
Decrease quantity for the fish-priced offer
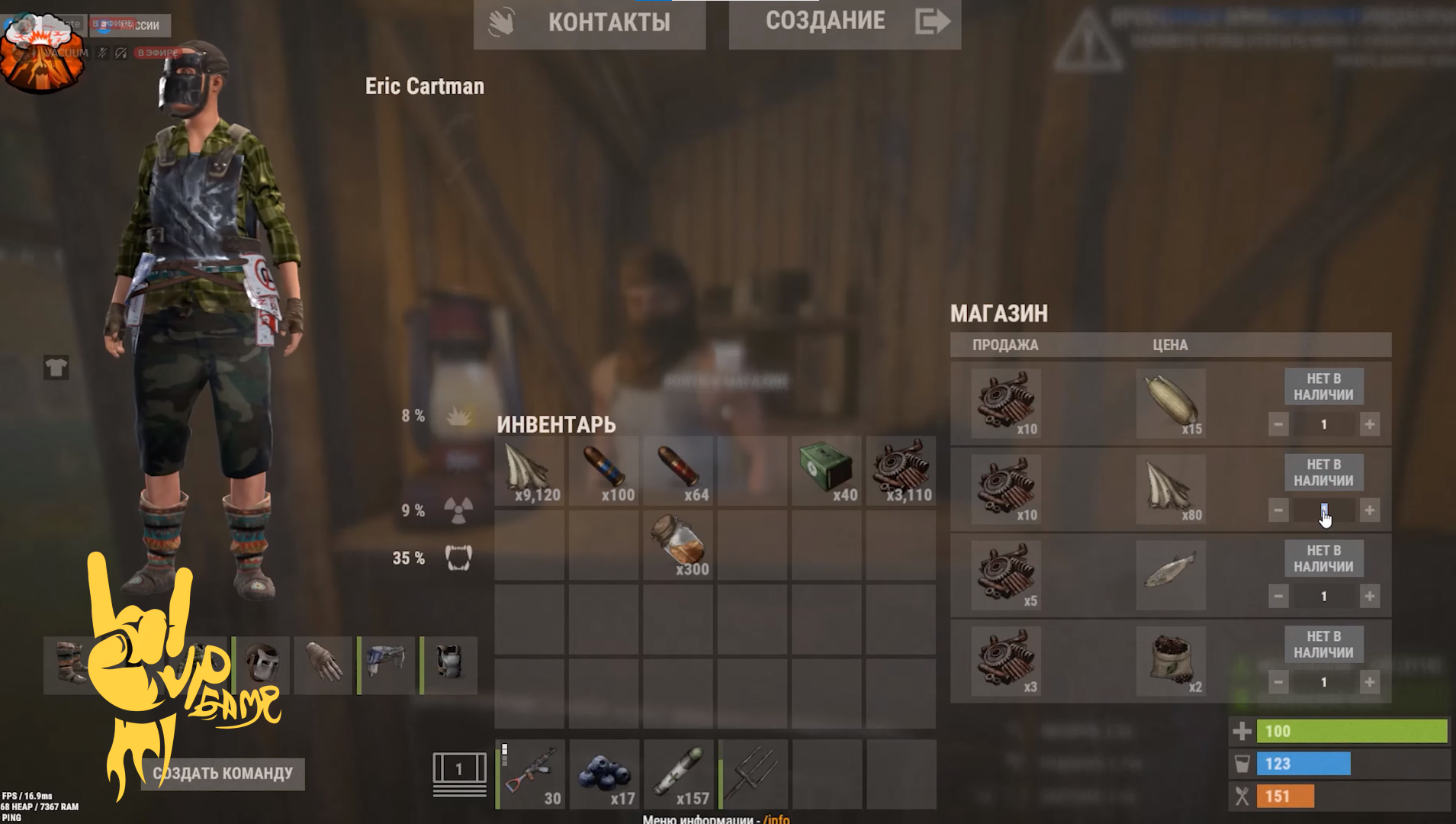pyautogui.click(x=1278, y=596)
